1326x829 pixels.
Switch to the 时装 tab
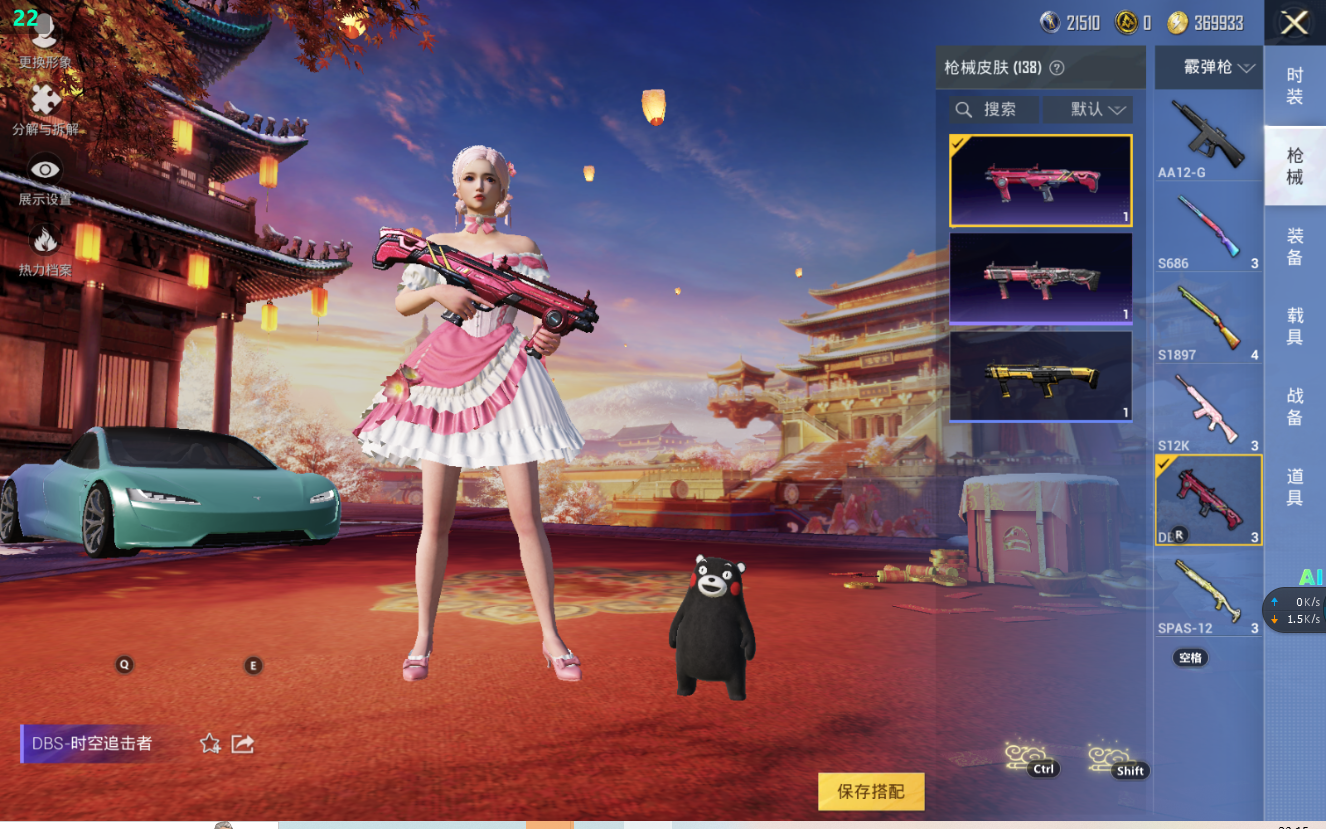1294,86
